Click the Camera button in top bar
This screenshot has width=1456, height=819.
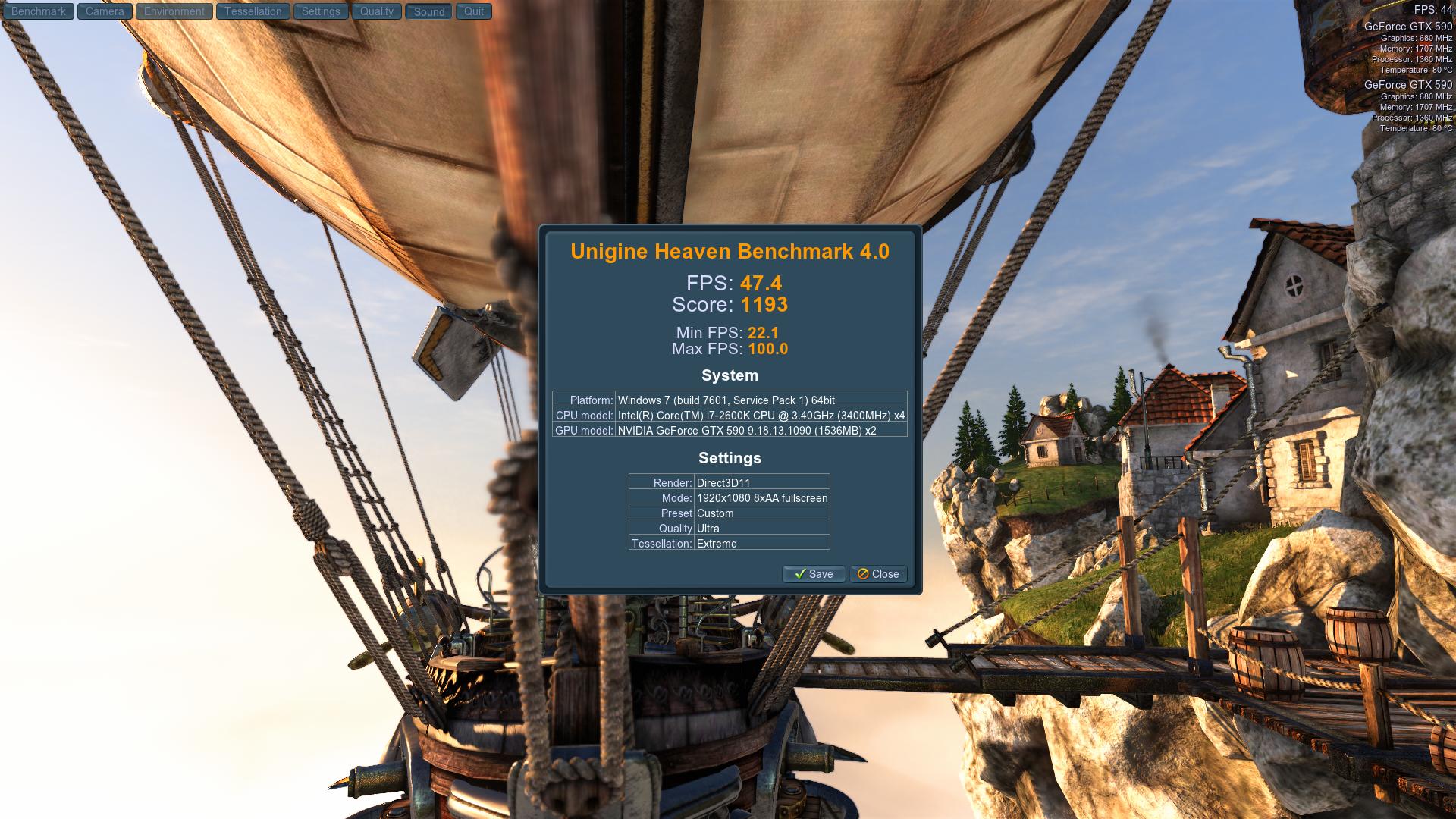tap(105, 11)
